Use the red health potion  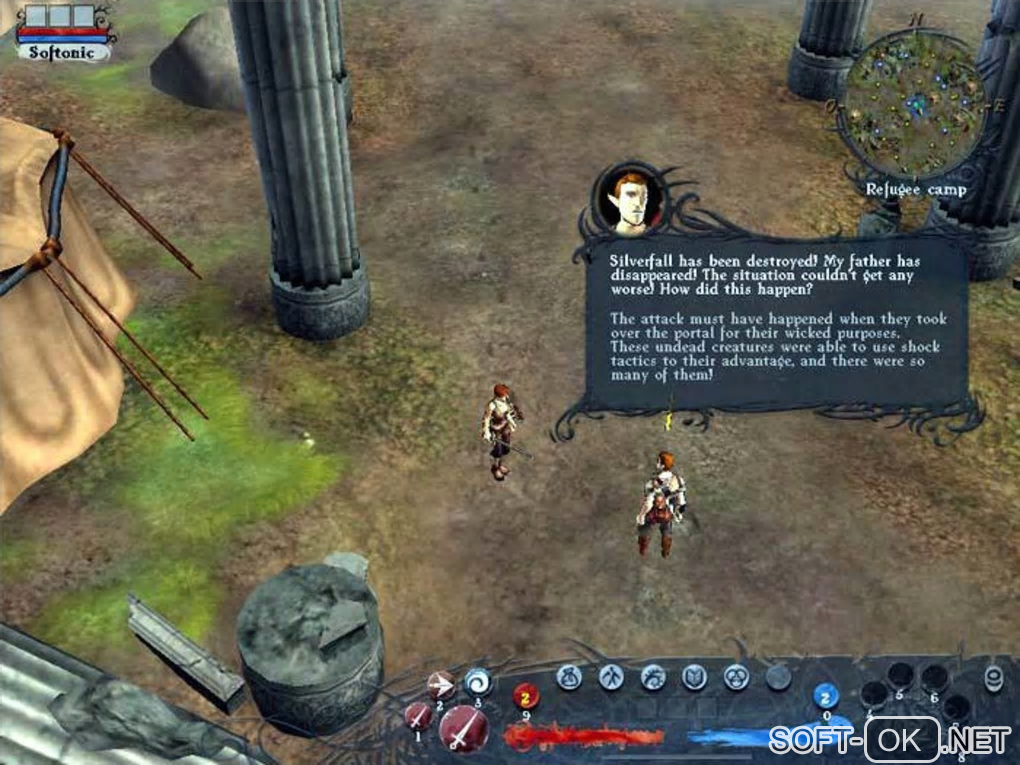click(526, 695)
